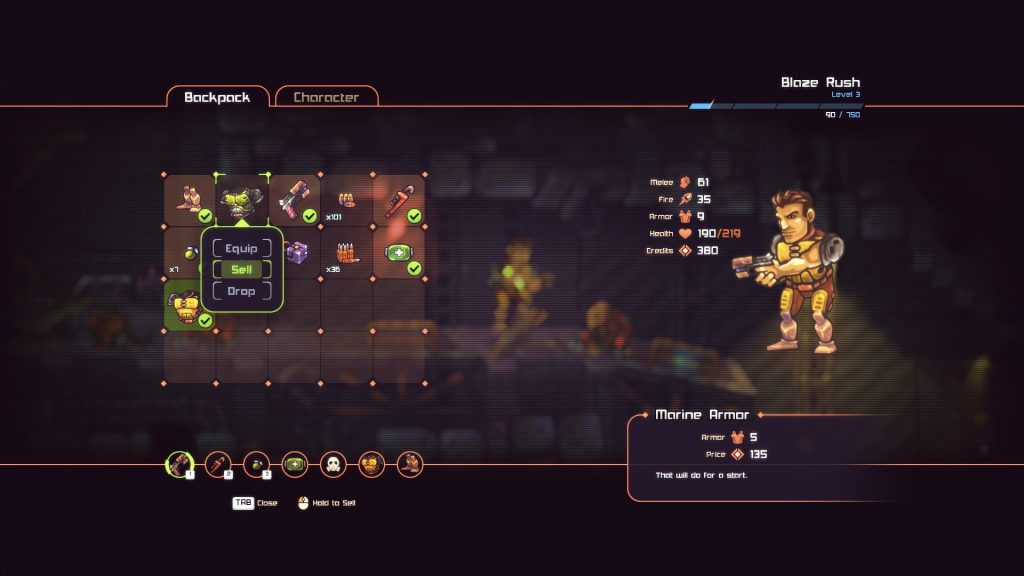Choose Drop in the item popup
Screen dimensions: 1024x576
pos(242,291)
